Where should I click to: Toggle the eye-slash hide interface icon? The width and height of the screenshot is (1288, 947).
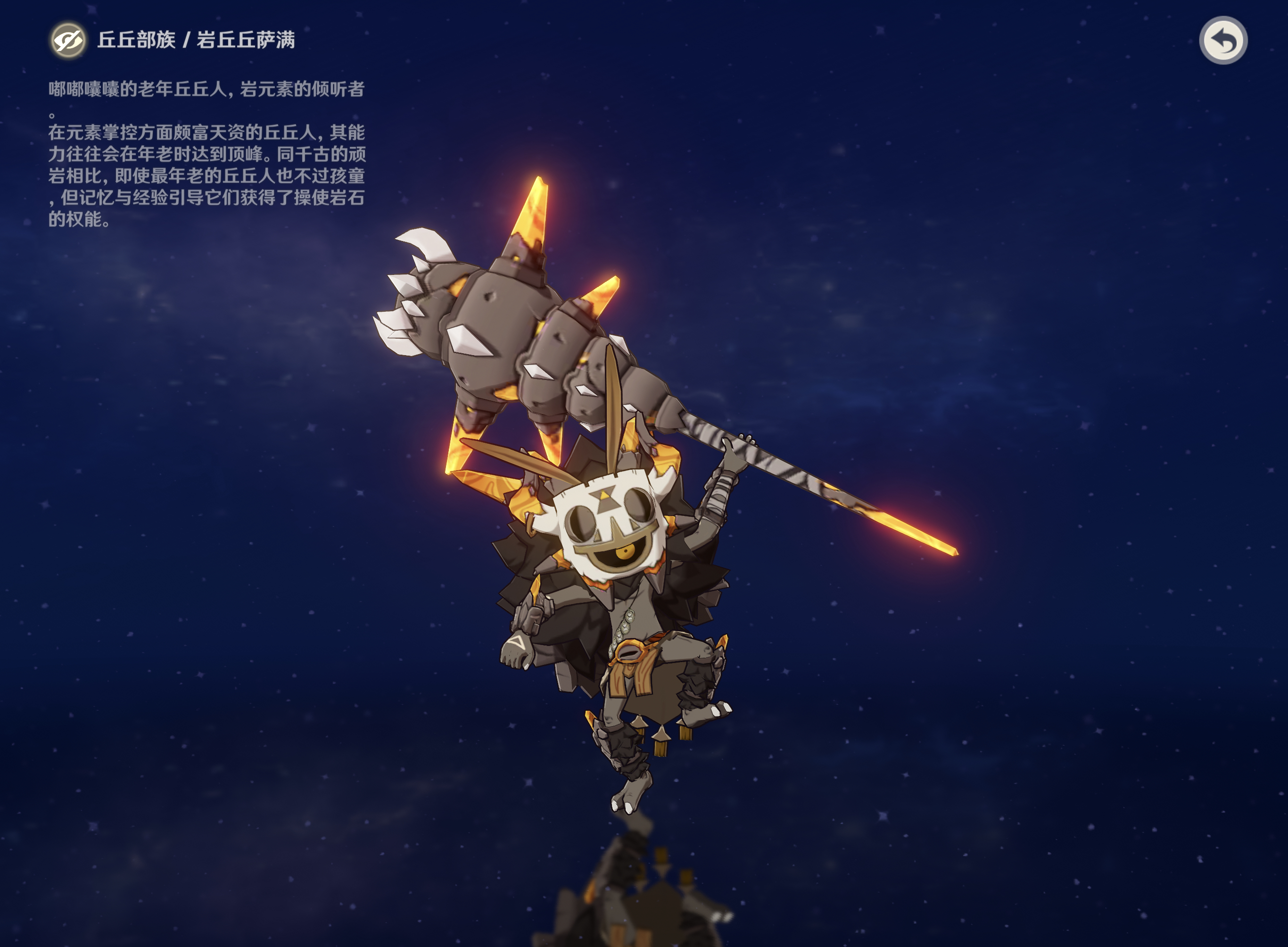click(67, 40)
